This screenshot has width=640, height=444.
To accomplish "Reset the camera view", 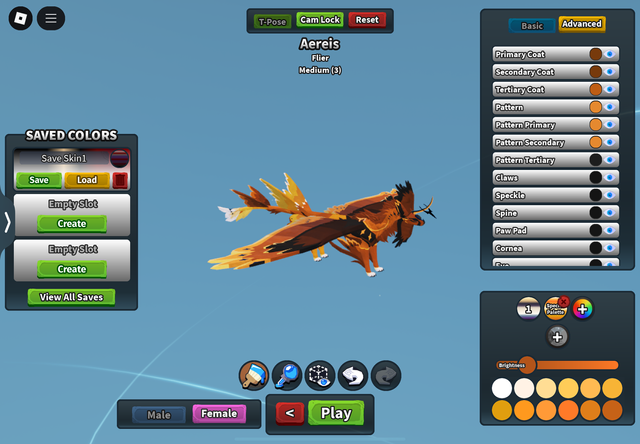I will click(367, 20).
